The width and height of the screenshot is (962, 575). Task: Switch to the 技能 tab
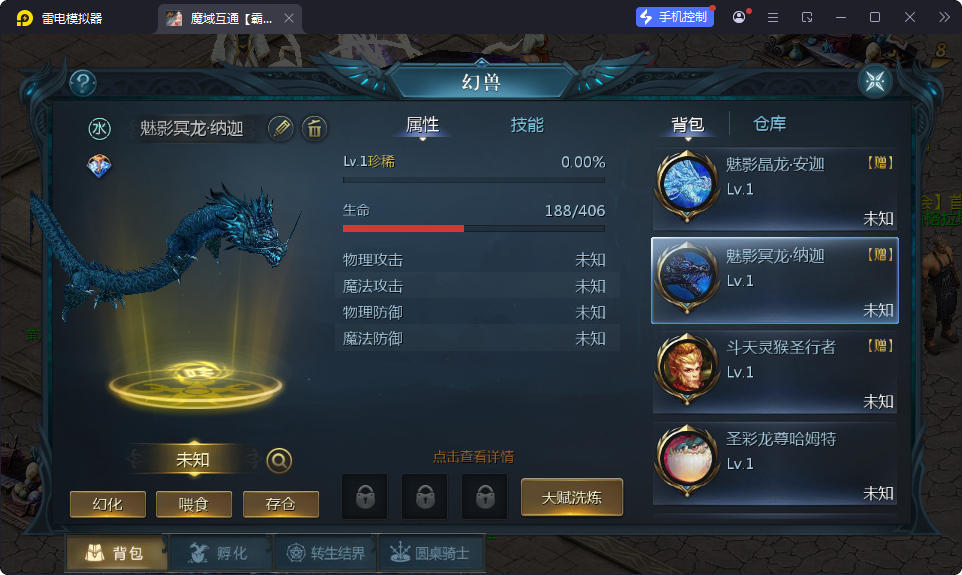point(527,125)
